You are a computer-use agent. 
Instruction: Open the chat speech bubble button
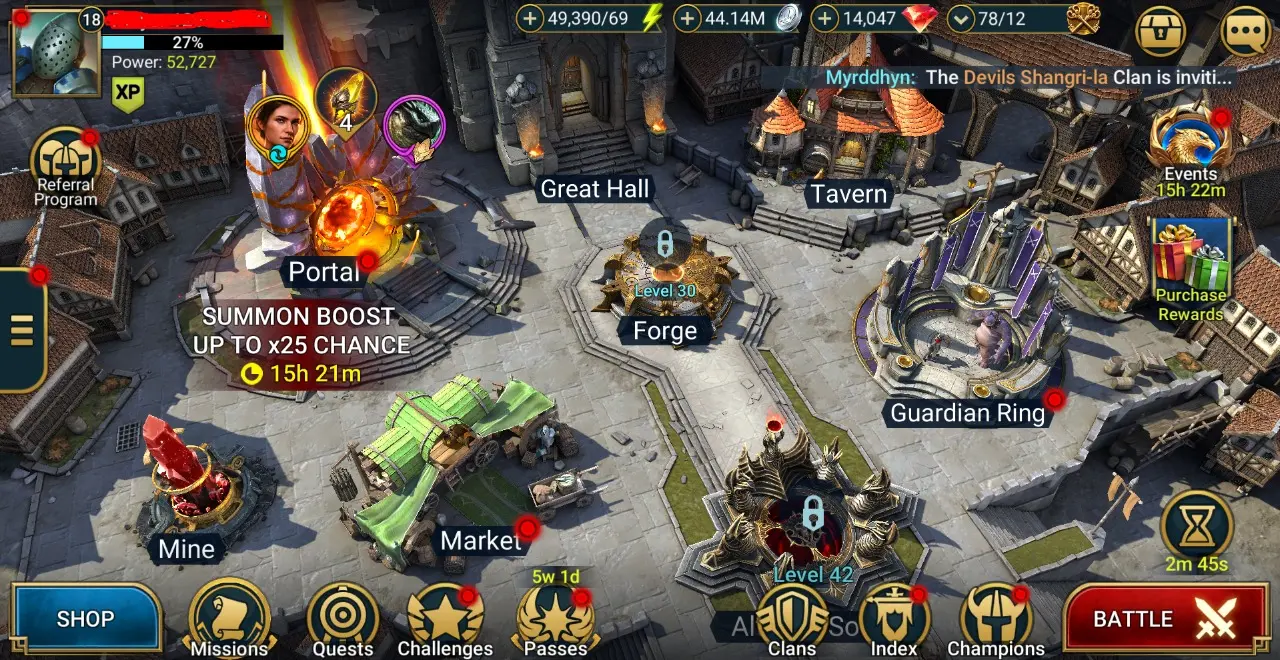tap(1246, 32)
